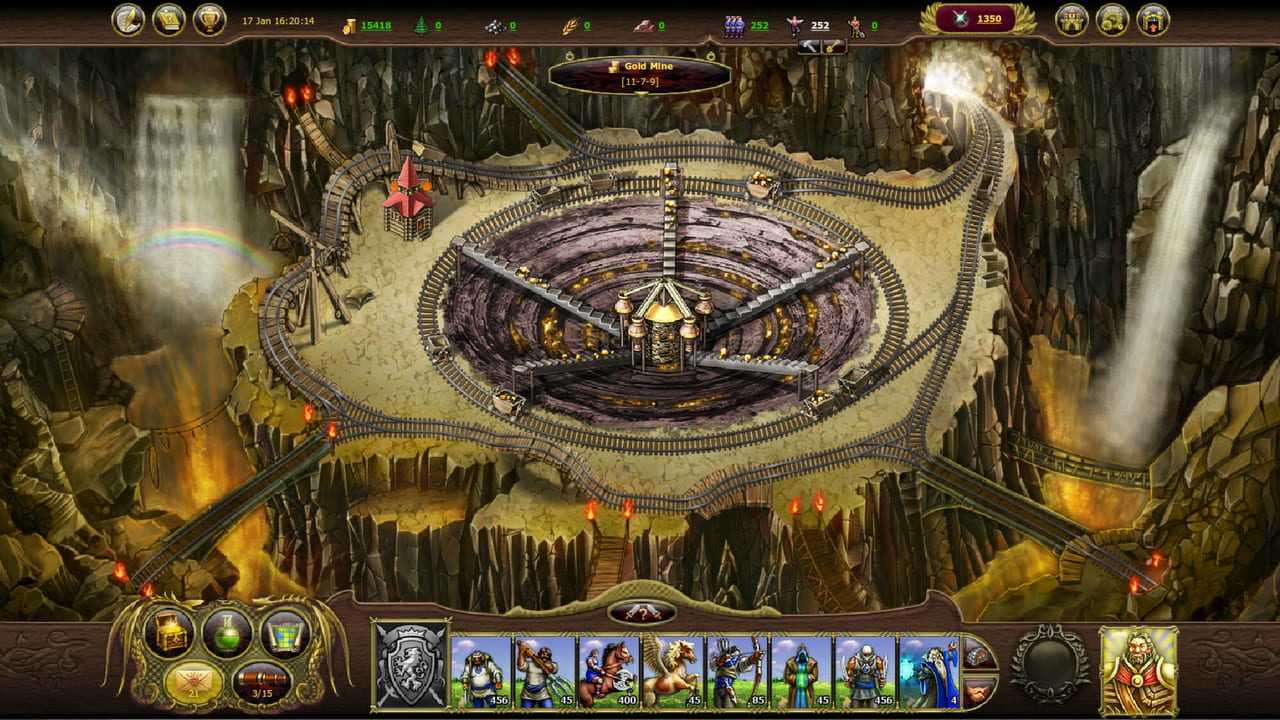The image size is (1280, 720).
Task: Open the hero portrait panel
Action: click(x=1138, y=669)
